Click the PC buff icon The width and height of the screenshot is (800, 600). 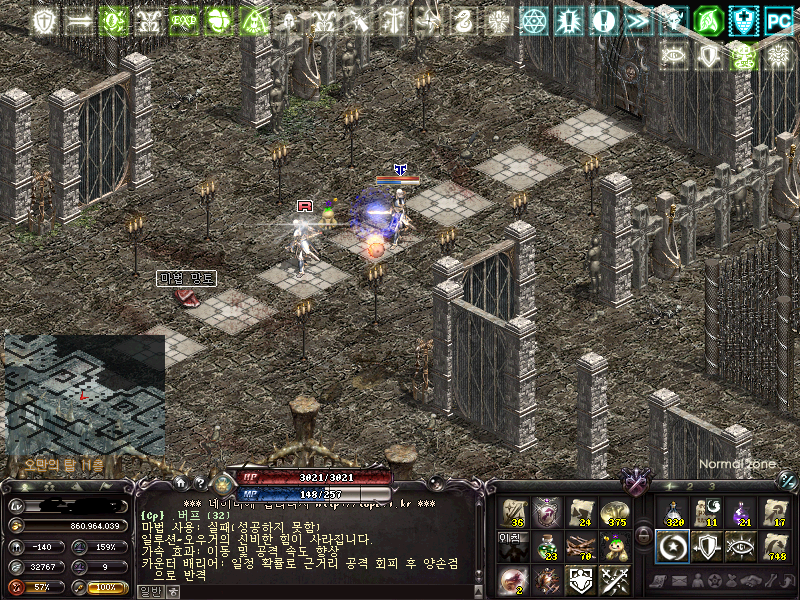tap(778, 19)
